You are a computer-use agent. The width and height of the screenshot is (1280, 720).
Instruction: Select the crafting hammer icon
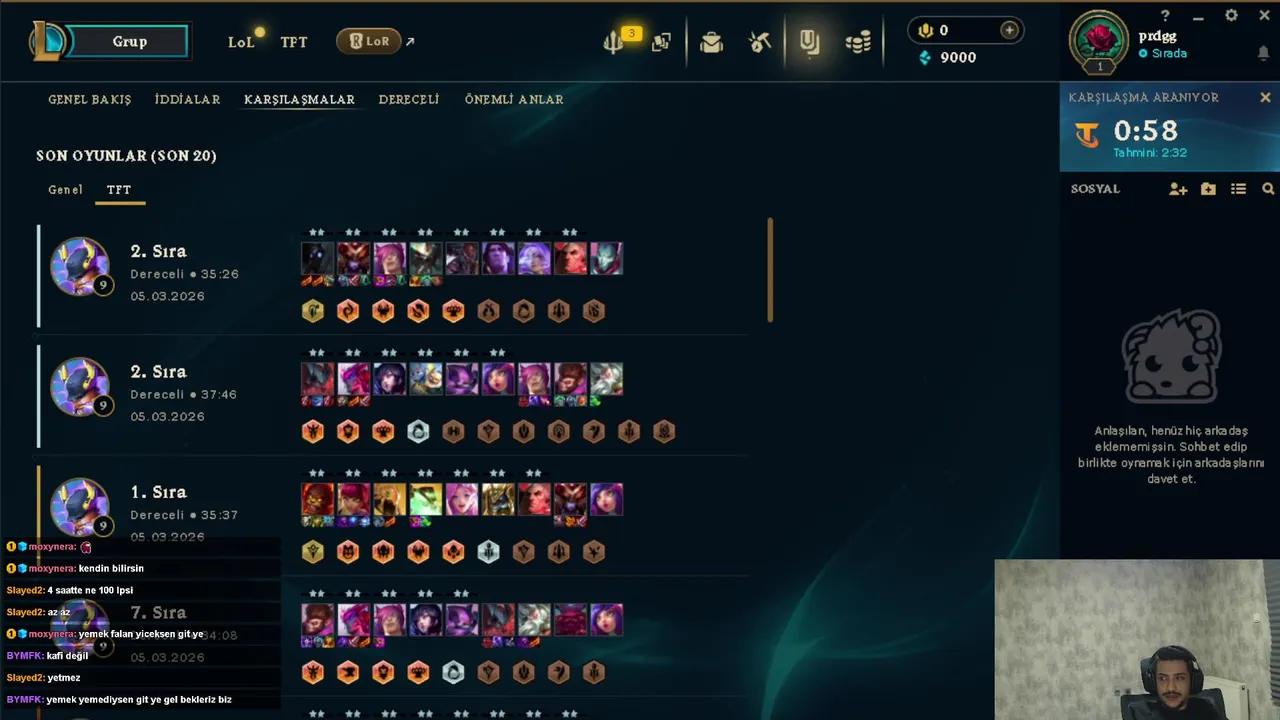759,41
